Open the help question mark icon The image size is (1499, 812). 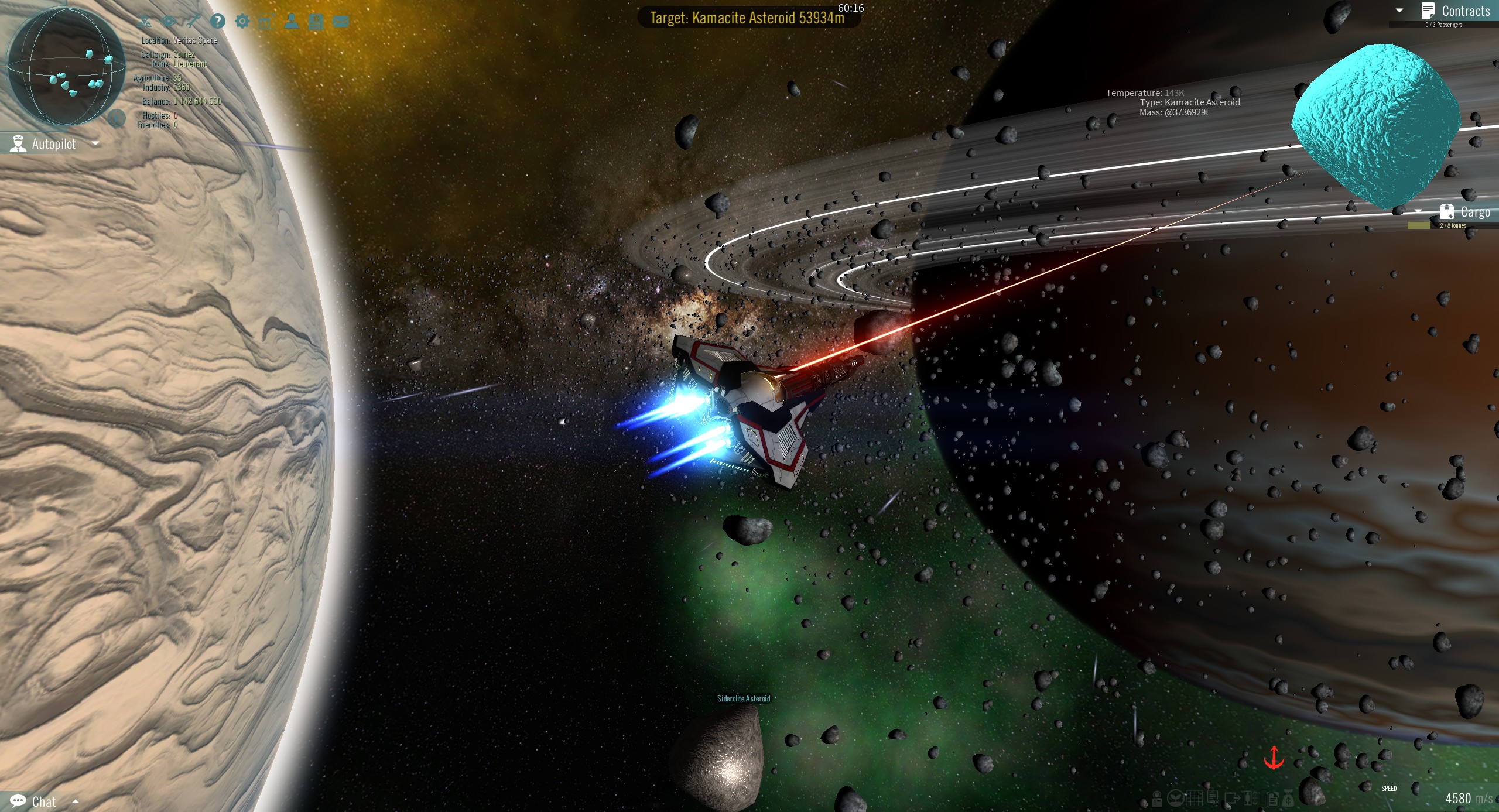coord(218,21)
